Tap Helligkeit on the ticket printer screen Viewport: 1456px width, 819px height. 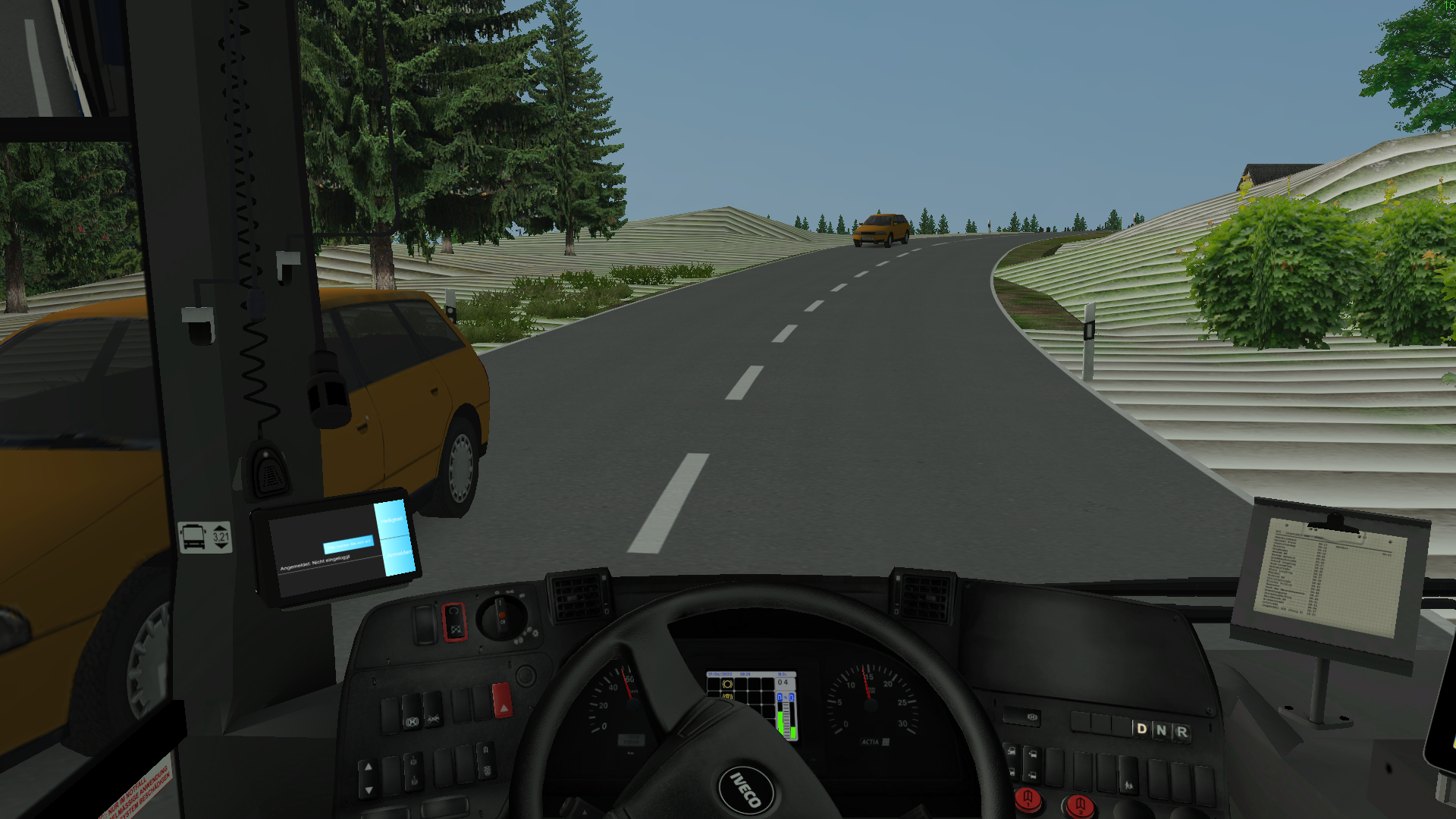391,519
